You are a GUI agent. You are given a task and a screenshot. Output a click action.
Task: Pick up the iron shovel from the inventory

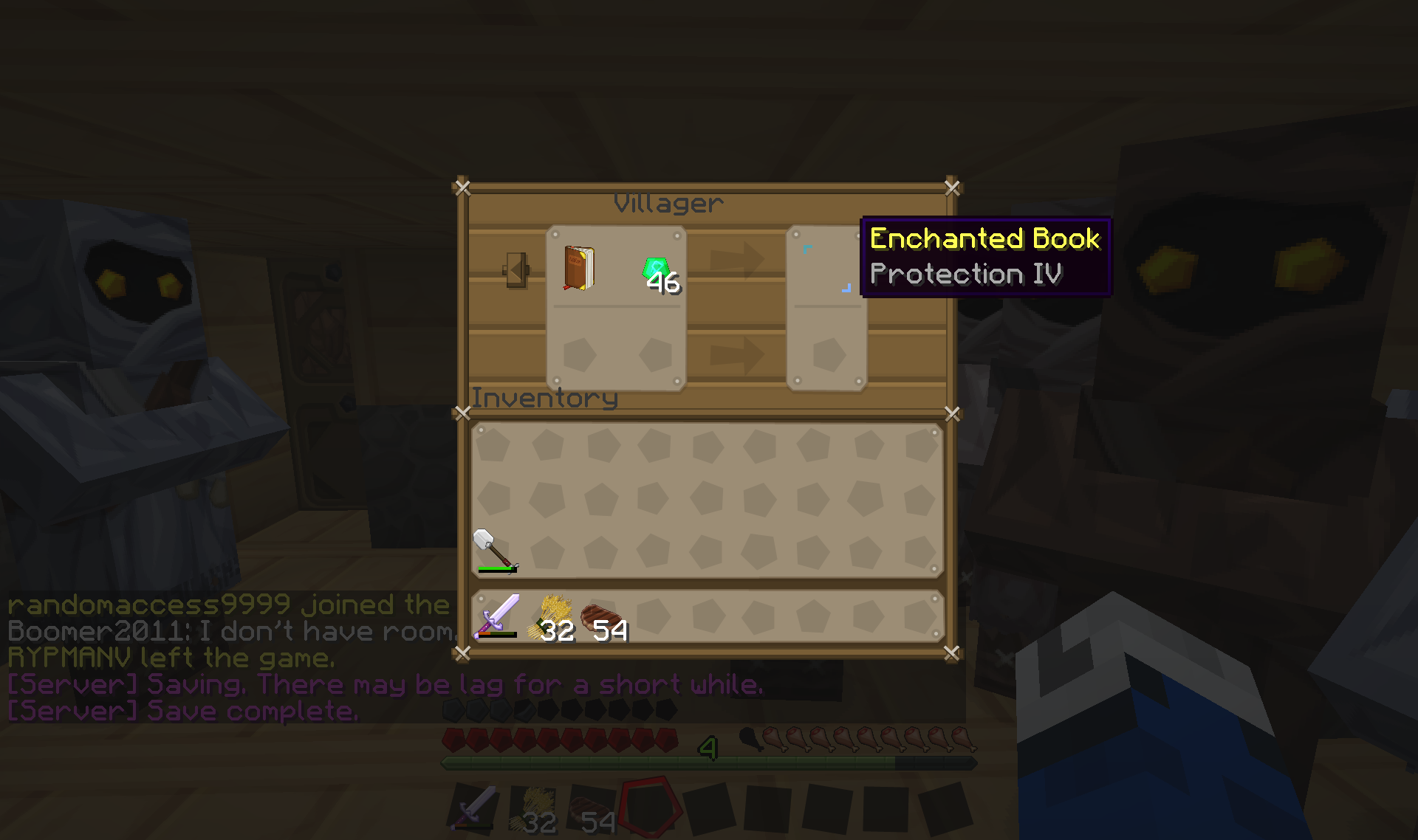click(494, 551)
